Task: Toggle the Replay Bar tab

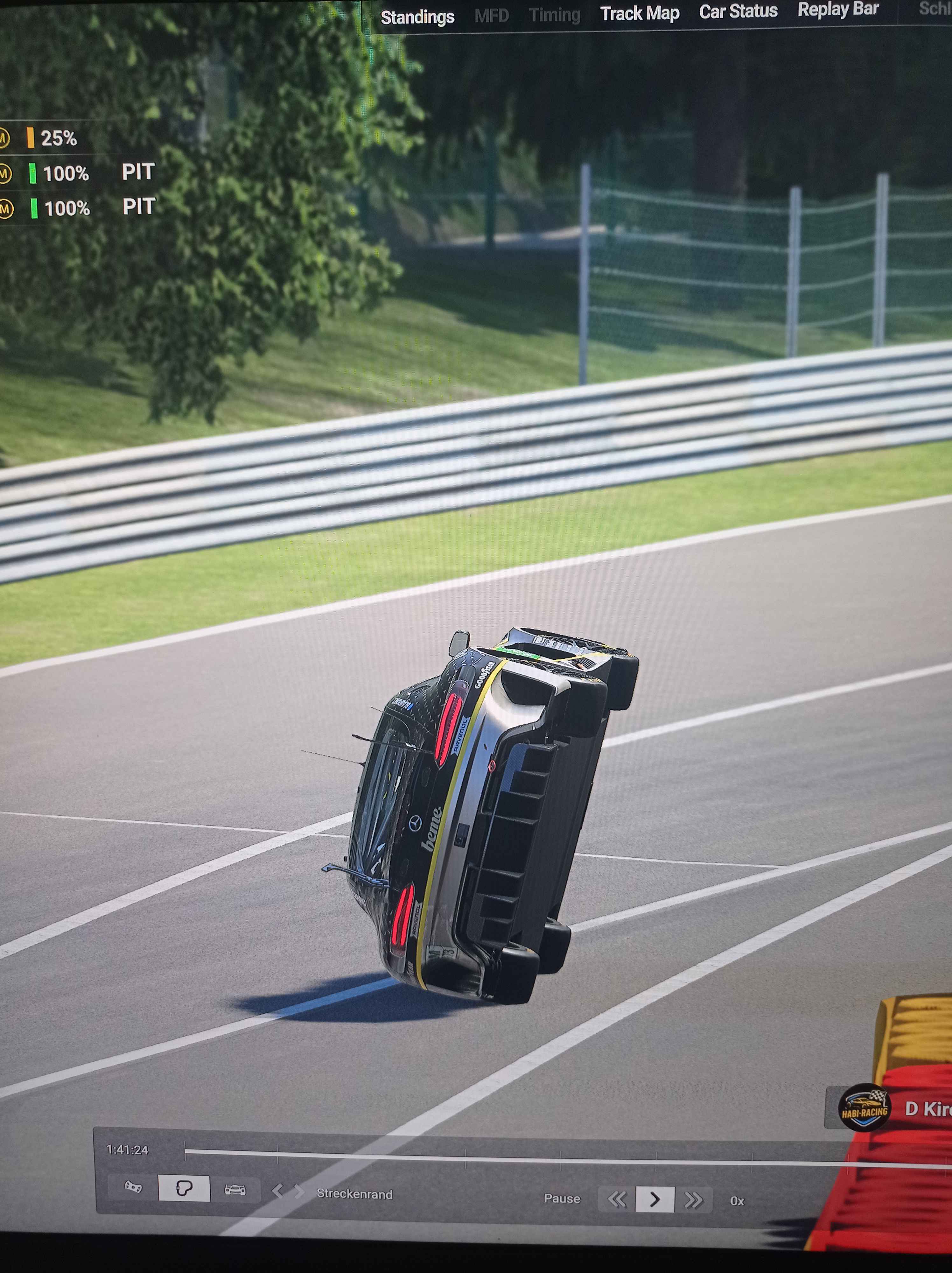Action: click(x=837, y=9)
